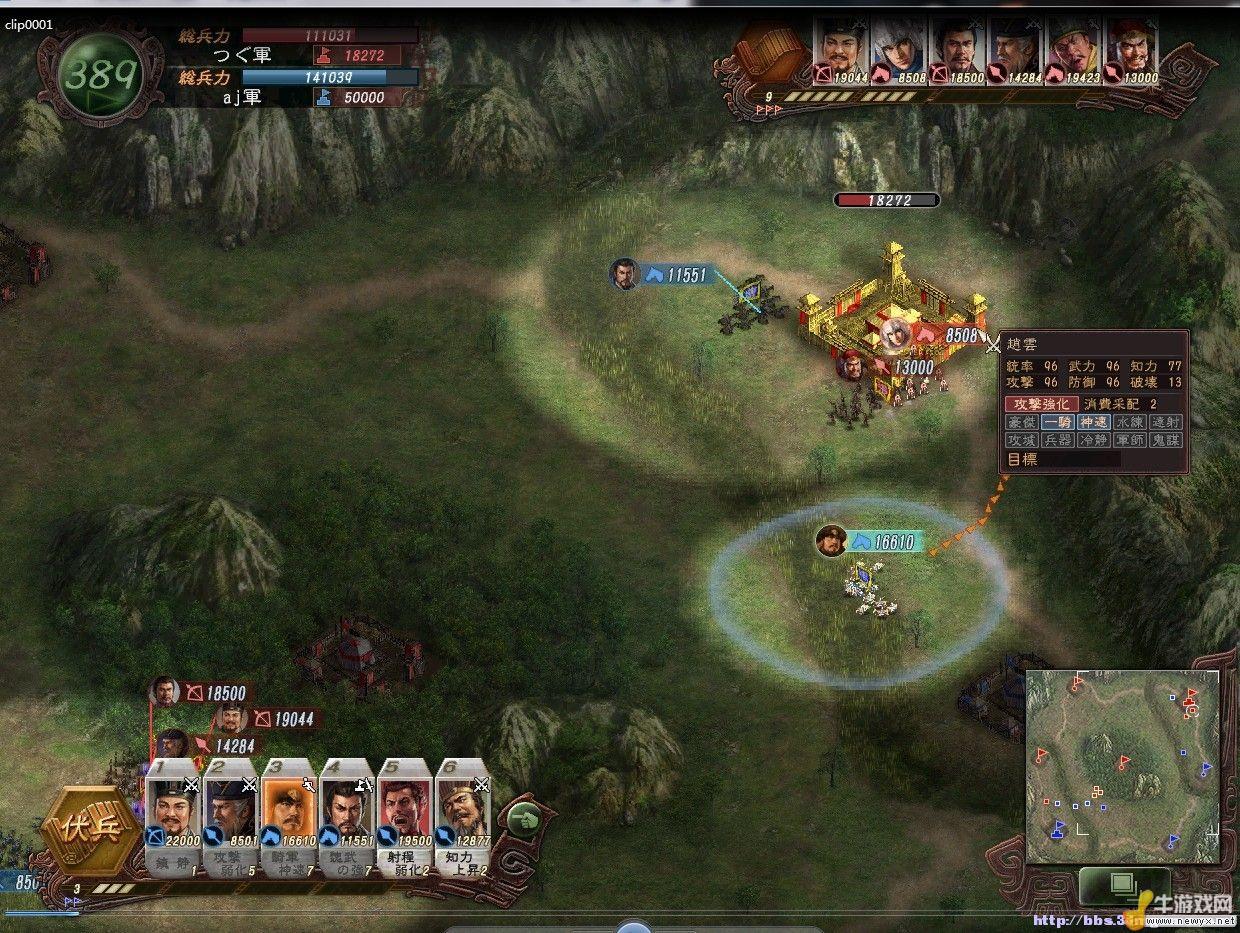
Task: Click the green pointing-hand button
Action: 522,820
